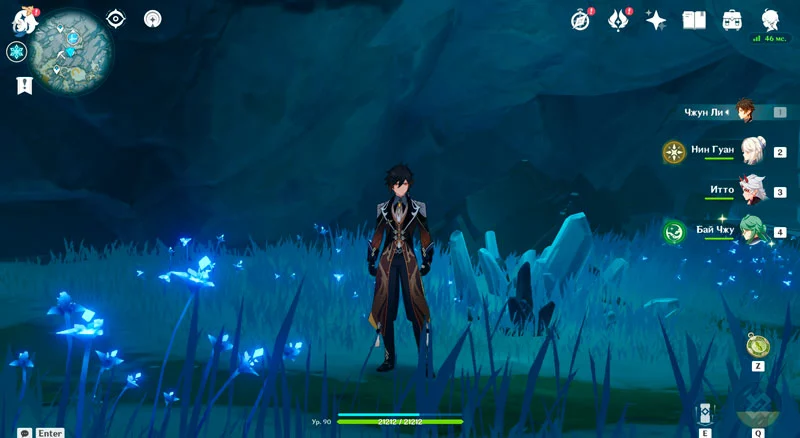Use the green compass gadget
Image resolution: width=800 pixels, height=438 pixels.
[758, 346]
